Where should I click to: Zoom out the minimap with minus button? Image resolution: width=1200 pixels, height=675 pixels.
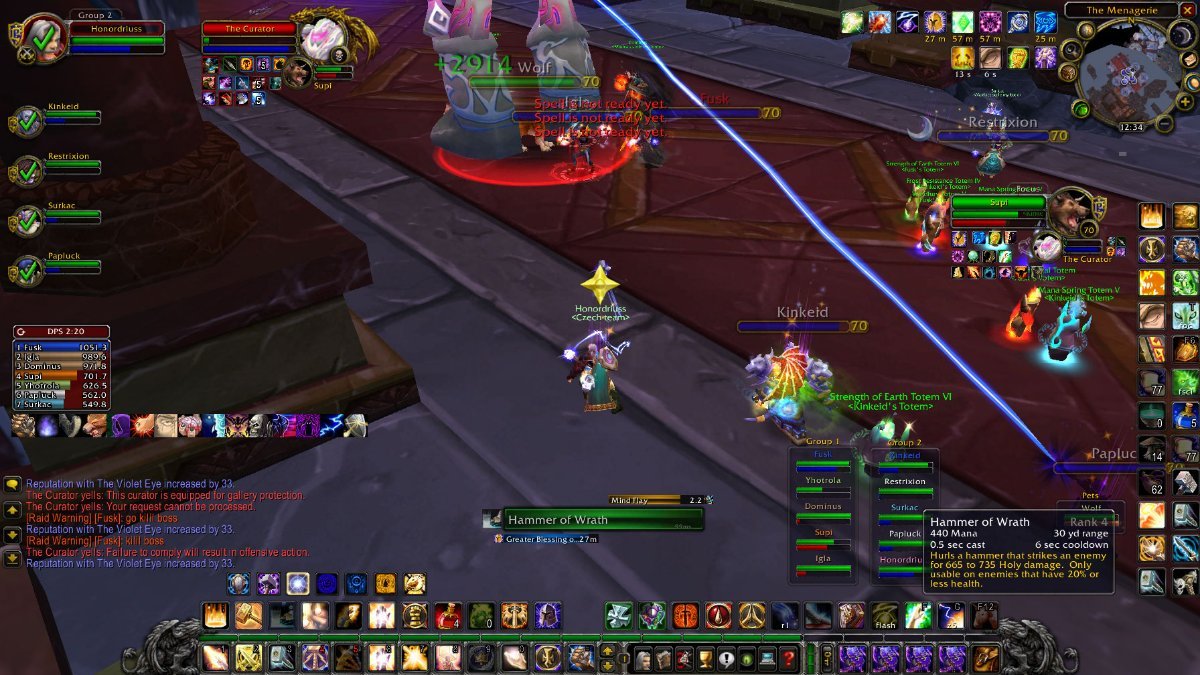coord(1164,124)
